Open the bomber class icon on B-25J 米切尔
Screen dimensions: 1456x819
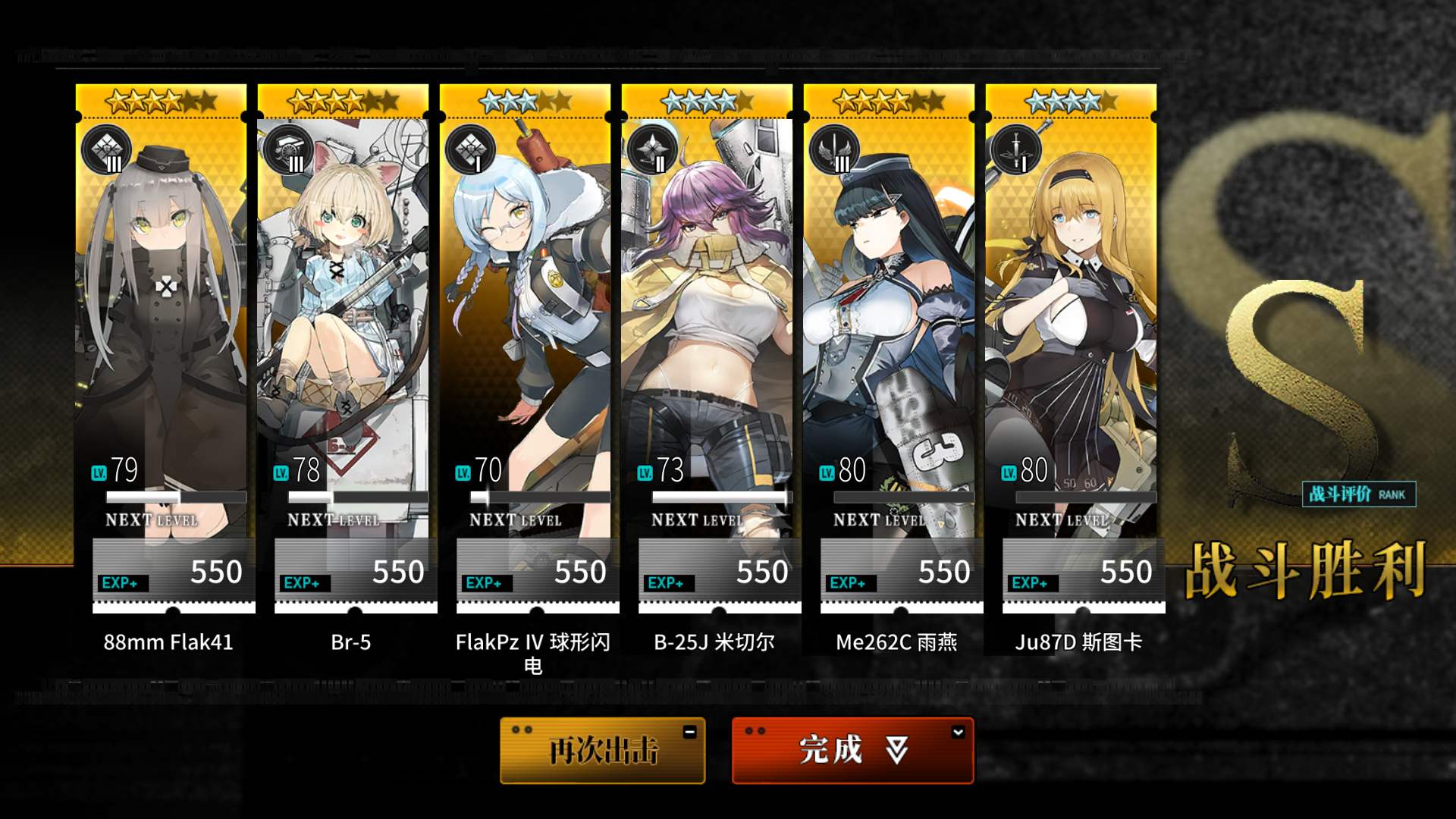tap(653, 150)
